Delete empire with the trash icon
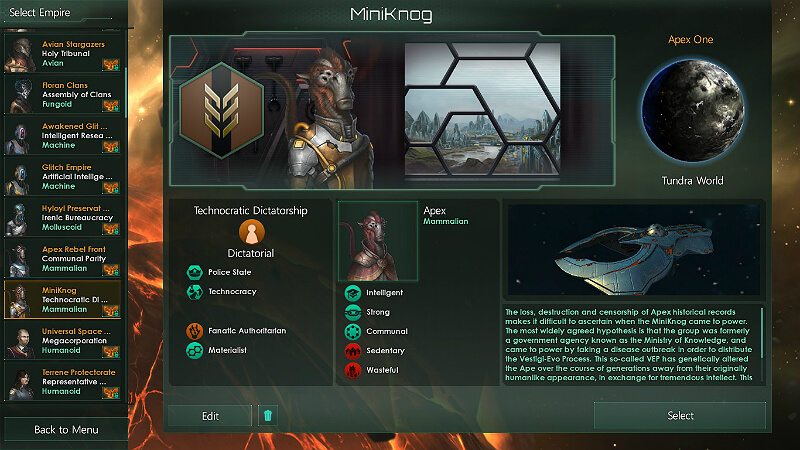The width and height of the screenshot is (800, 450). tap(267, 416)
